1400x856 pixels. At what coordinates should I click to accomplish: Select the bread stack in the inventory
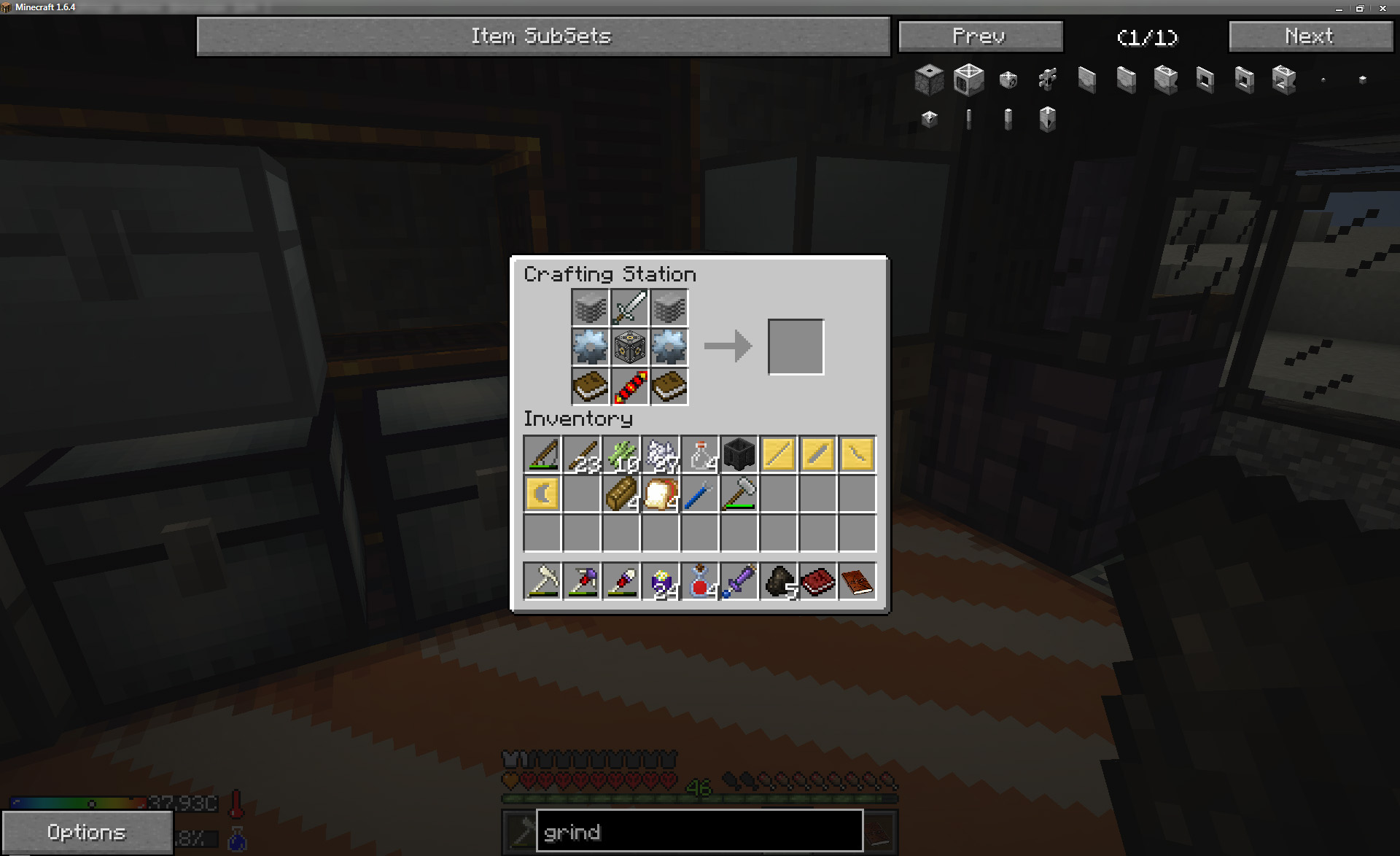pyautogui.click(x=661, y=494)
